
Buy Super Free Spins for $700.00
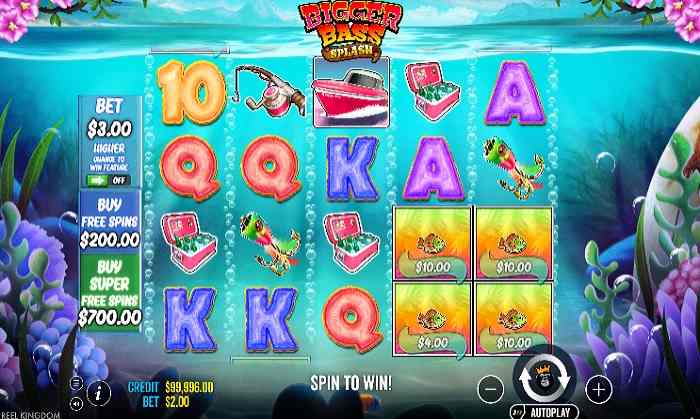click(110, 294)
